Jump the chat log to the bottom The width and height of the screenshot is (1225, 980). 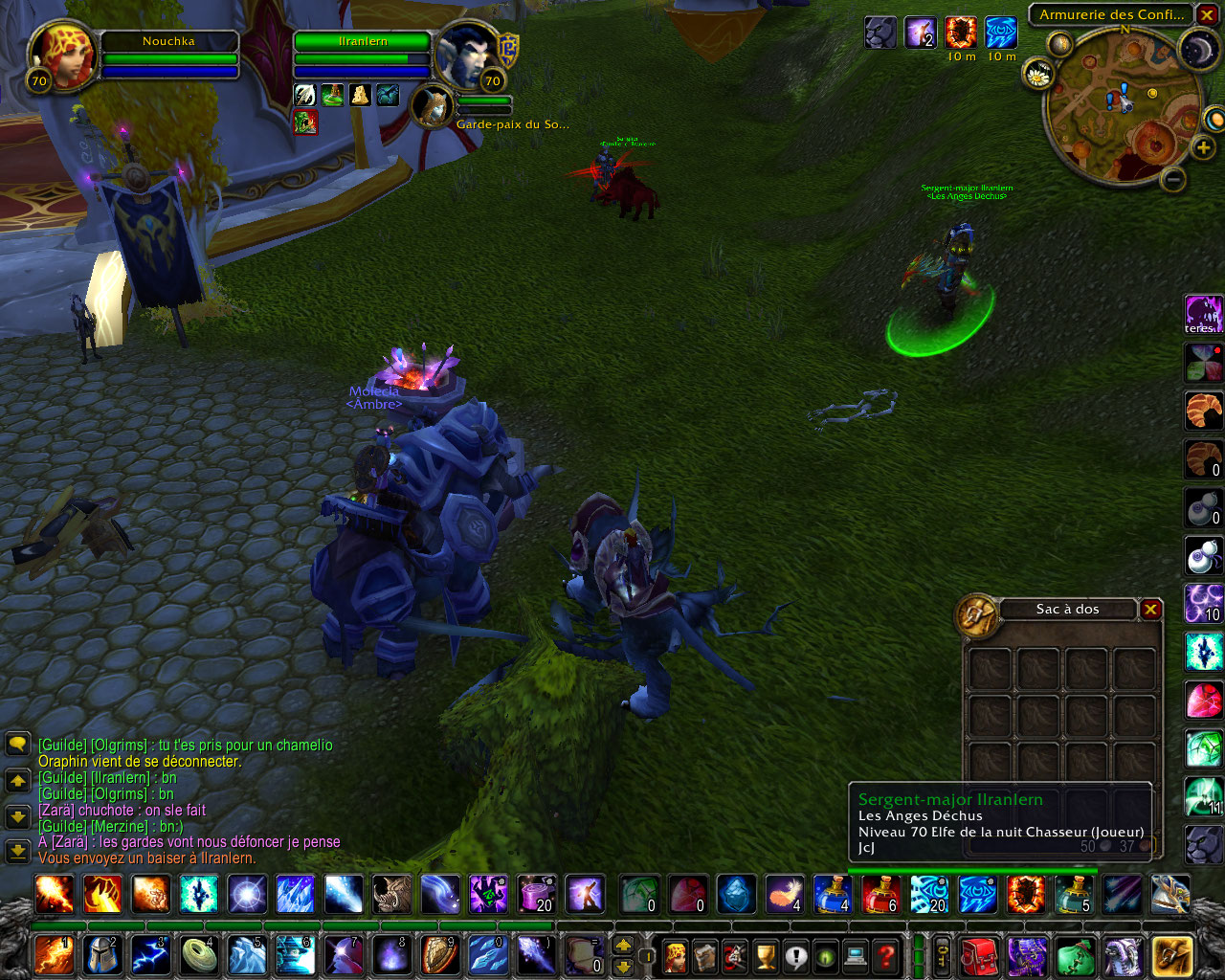pyautogui.click(x=17, y=851)
